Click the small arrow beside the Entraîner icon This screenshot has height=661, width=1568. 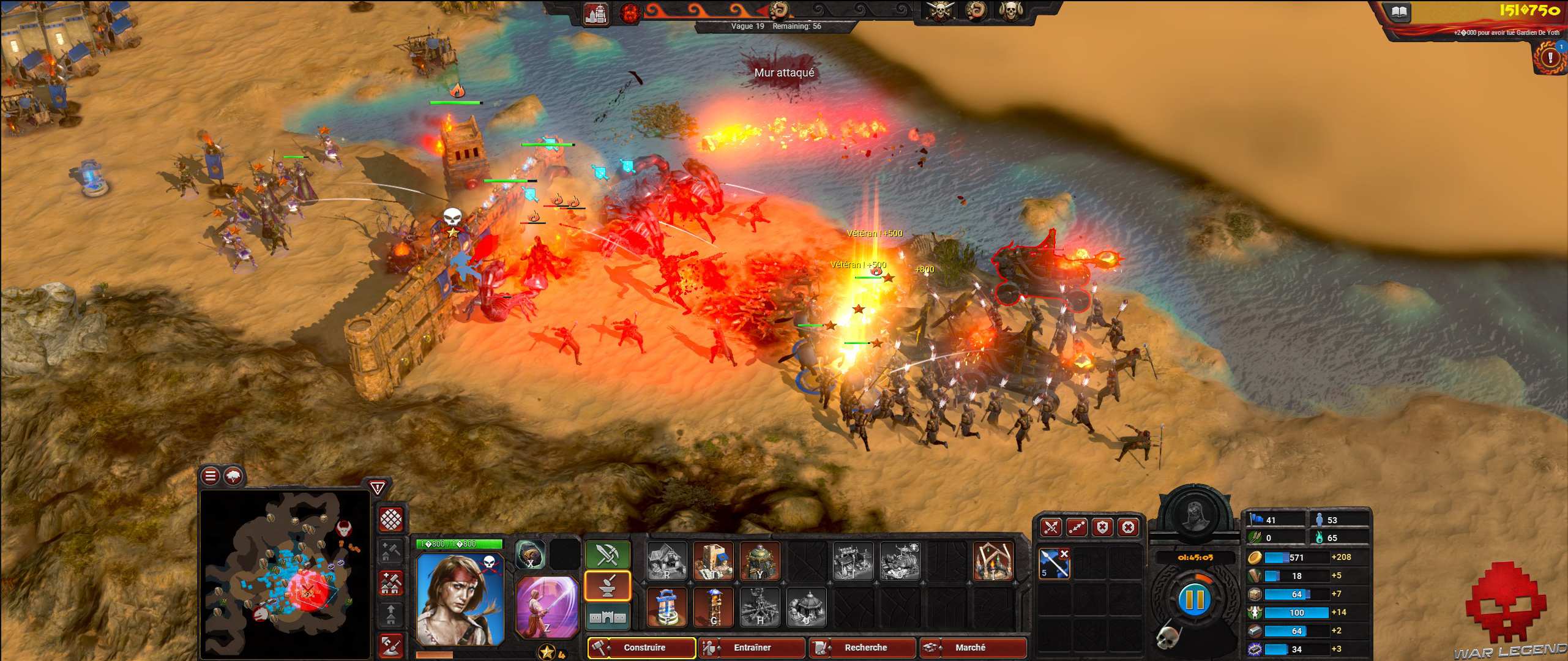718,648
